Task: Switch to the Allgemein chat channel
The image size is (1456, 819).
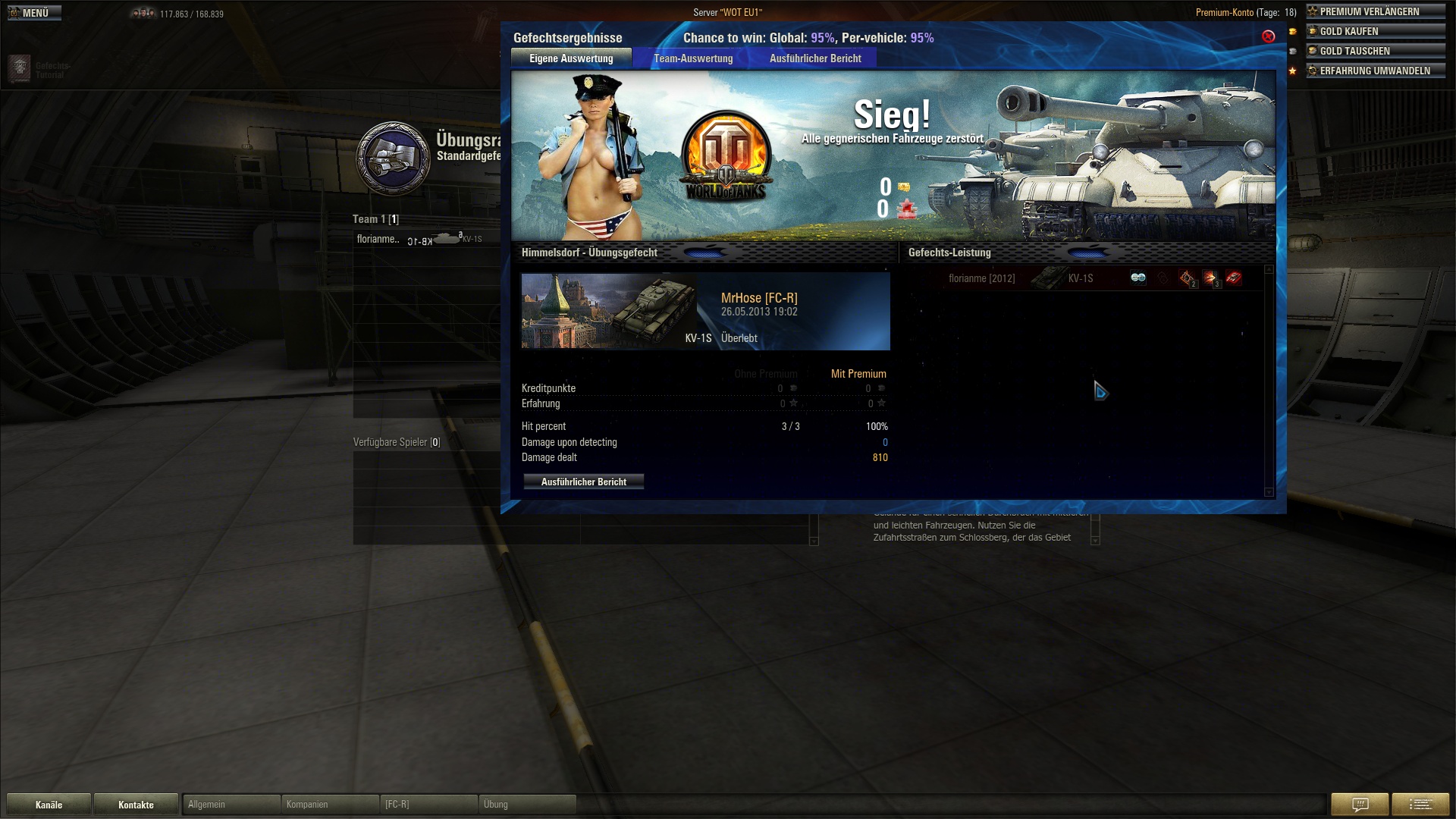Action: (231, 805)
